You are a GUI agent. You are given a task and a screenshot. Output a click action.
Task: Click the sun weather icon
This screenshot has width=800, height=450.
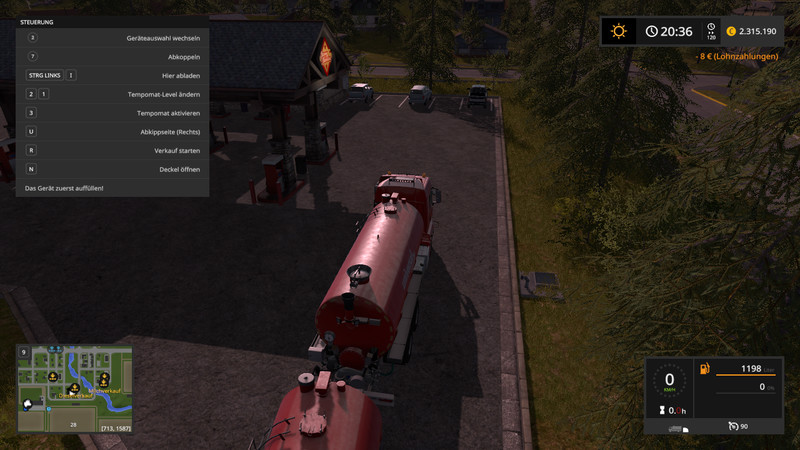point(619,31)
